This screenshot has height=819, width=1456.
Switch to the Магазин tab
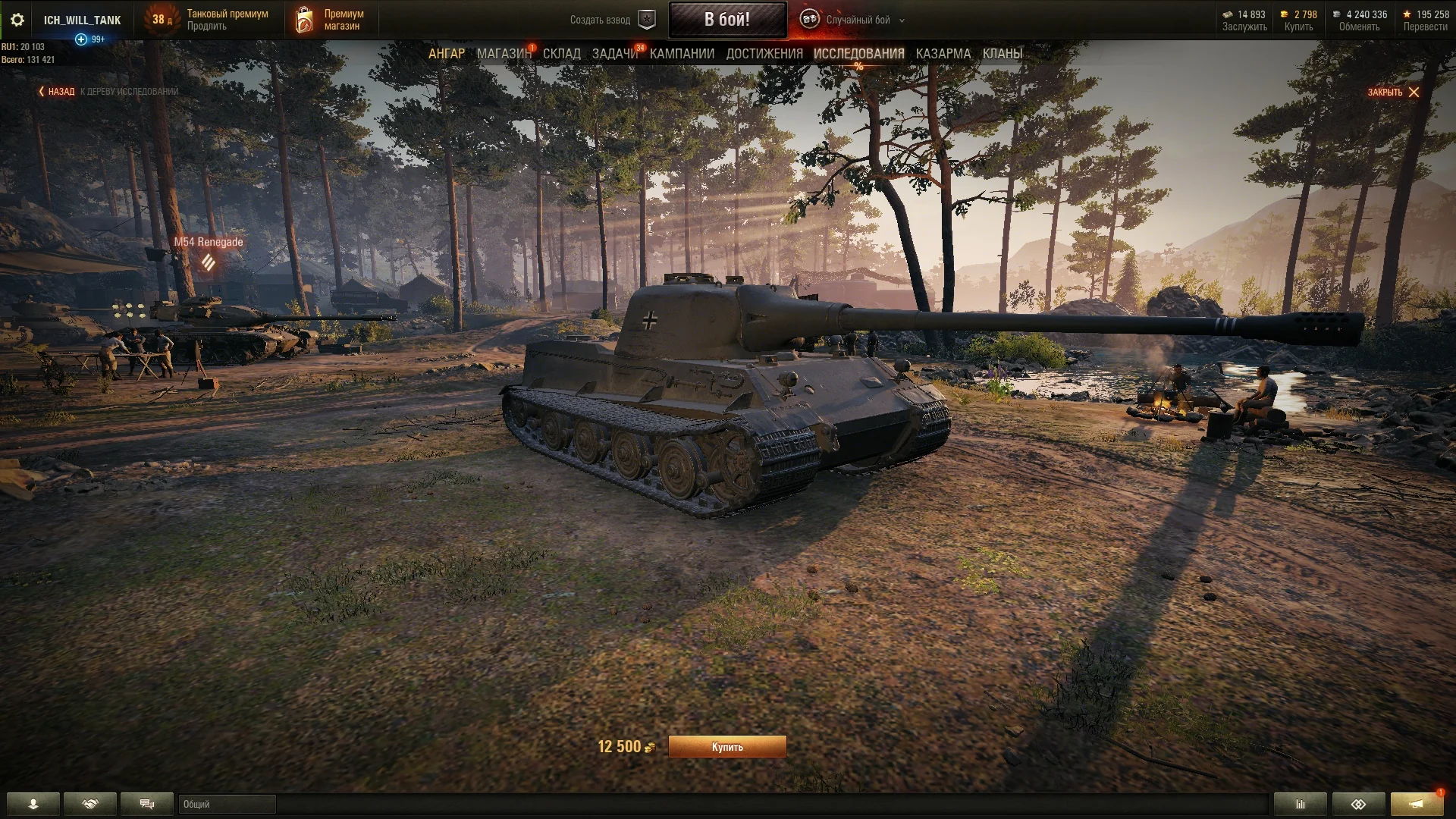click(504, 54)
